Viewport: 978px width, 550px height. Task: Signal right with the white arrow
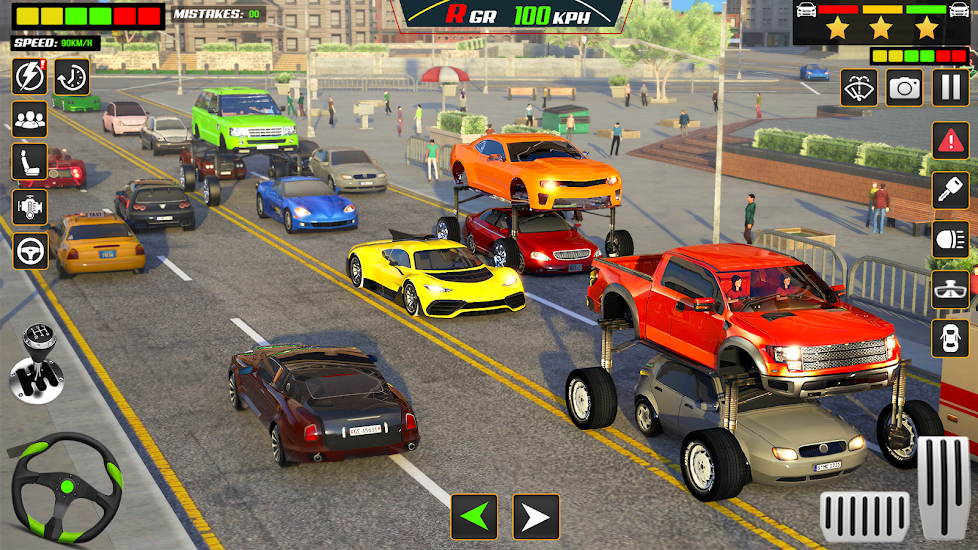pos(536,517)
